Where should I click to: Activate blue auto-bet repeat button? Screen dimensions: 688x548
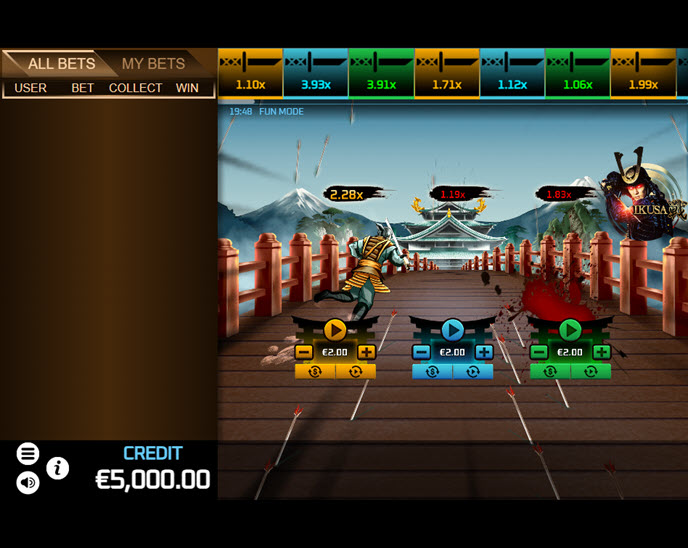coord(473,371)
